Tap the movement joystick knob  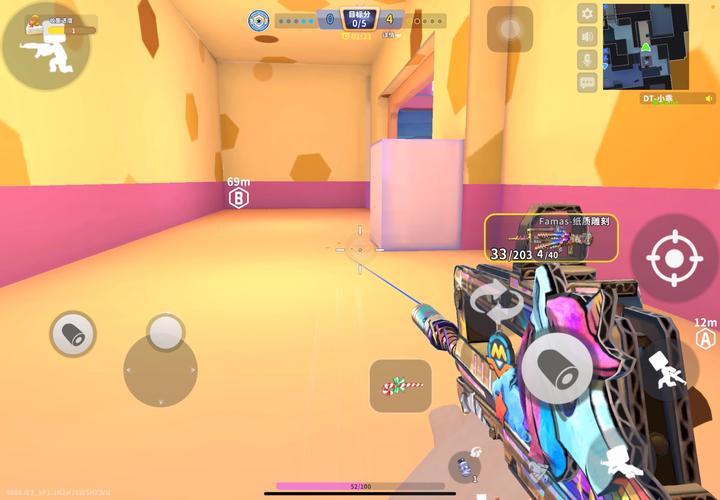(165, 333)
